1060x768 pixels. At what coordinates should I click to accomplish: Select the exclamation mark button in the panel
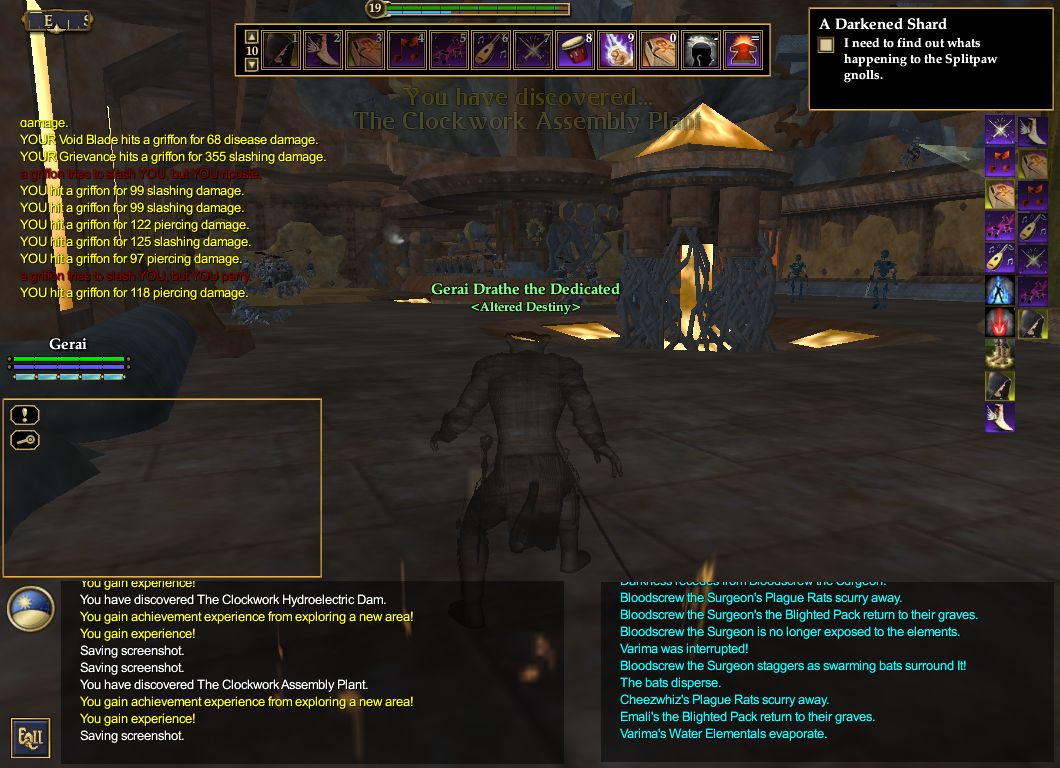[x=25, y=414]
